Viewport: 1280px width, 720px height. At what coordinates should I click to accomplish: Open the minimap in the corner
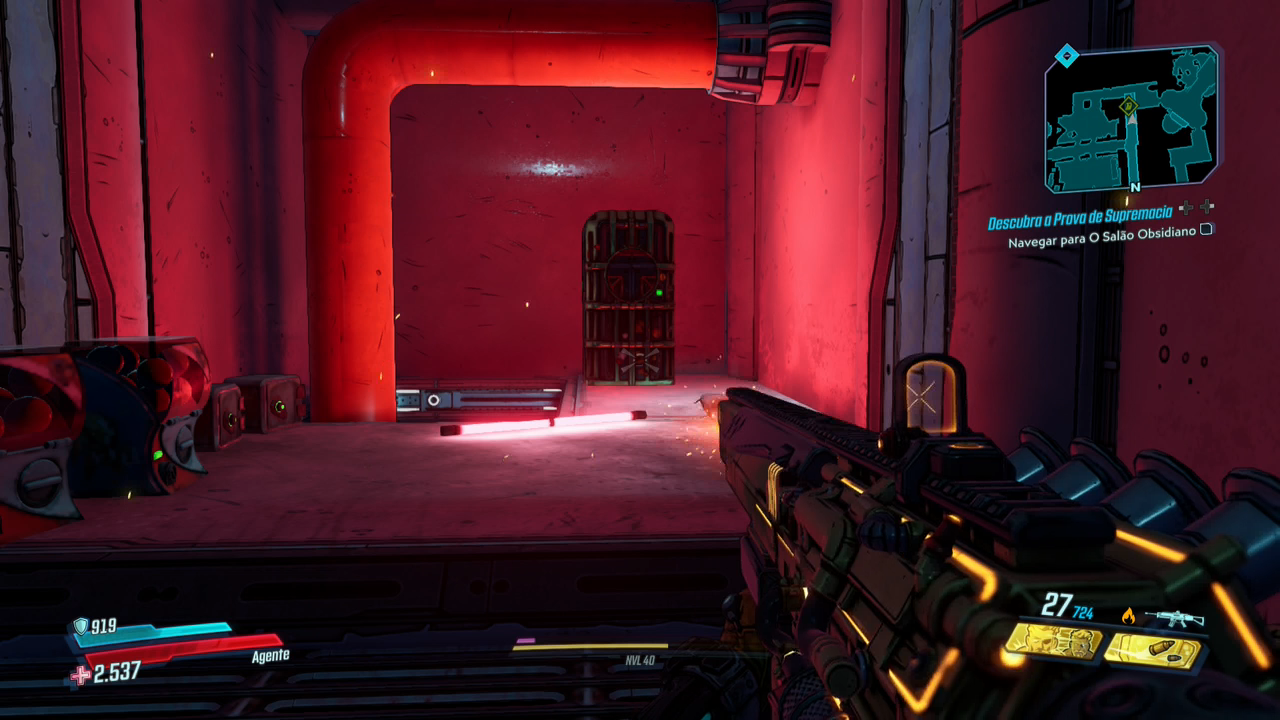(1132, 118)
